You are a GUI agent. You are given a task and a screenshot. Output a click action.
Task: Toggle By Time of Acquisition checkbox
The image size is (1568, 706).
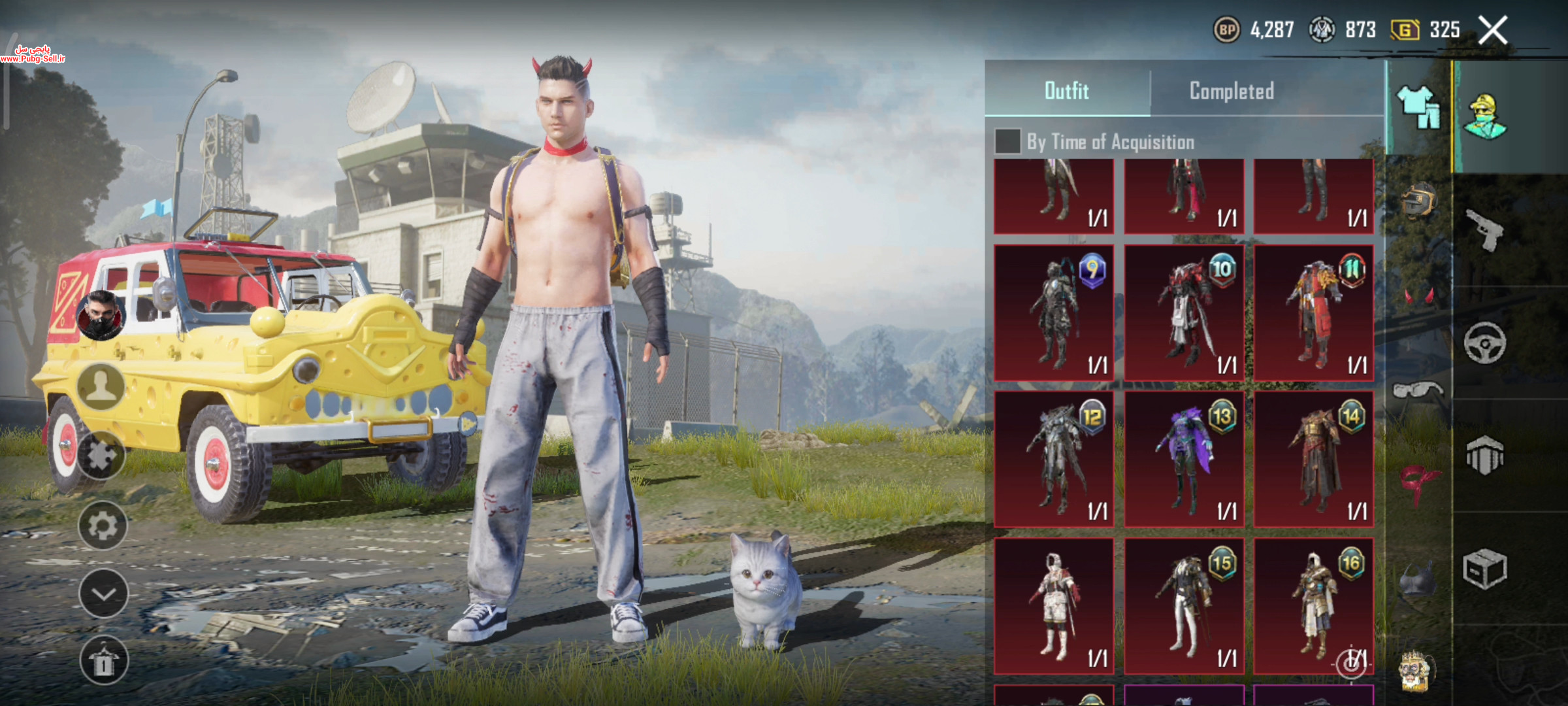1007,141
